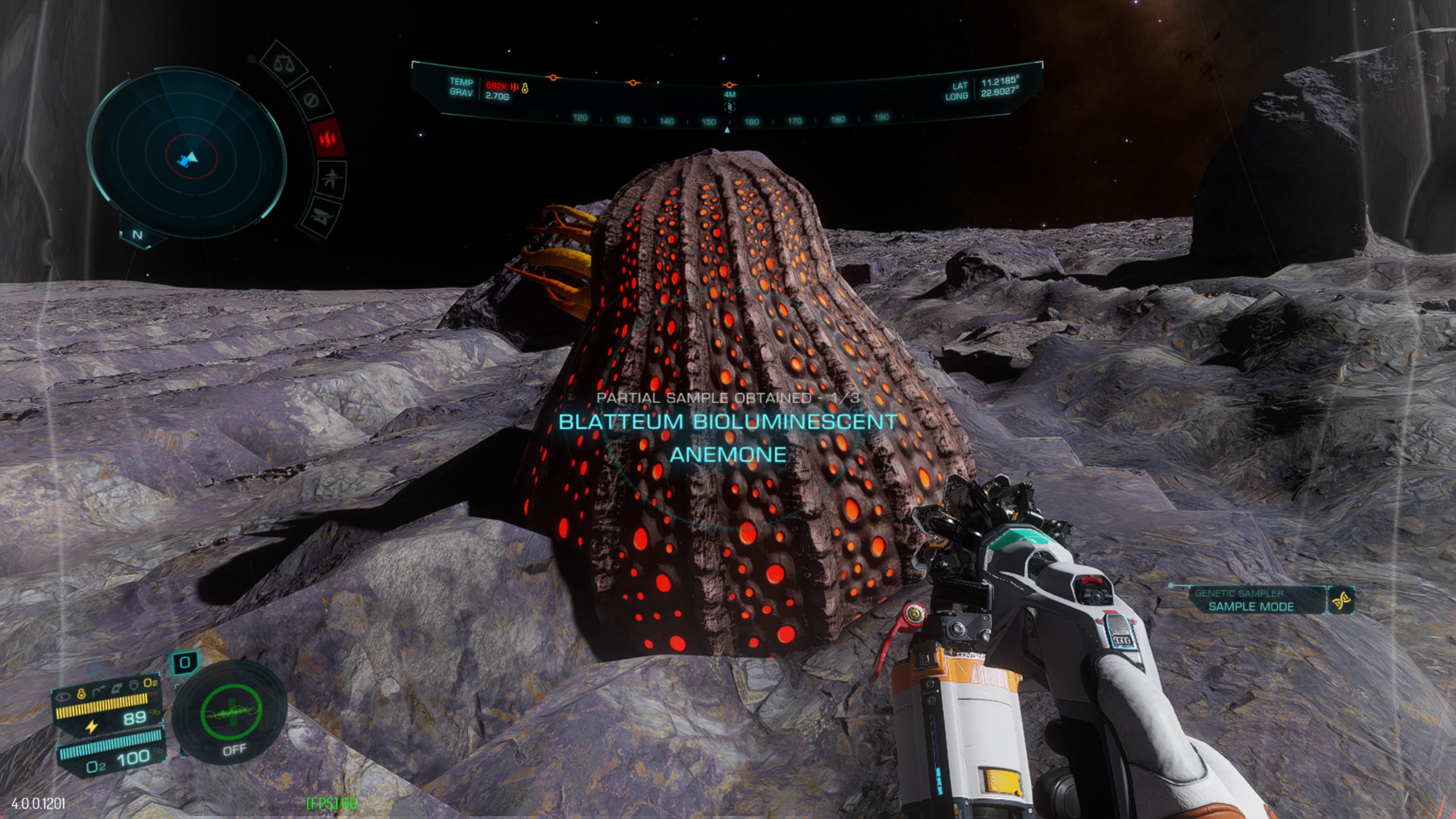The height and width of the screenshot is (819, 1456).
Task: Click the yellow thermometer temperature icon
Action: click(x=81, y=693)
